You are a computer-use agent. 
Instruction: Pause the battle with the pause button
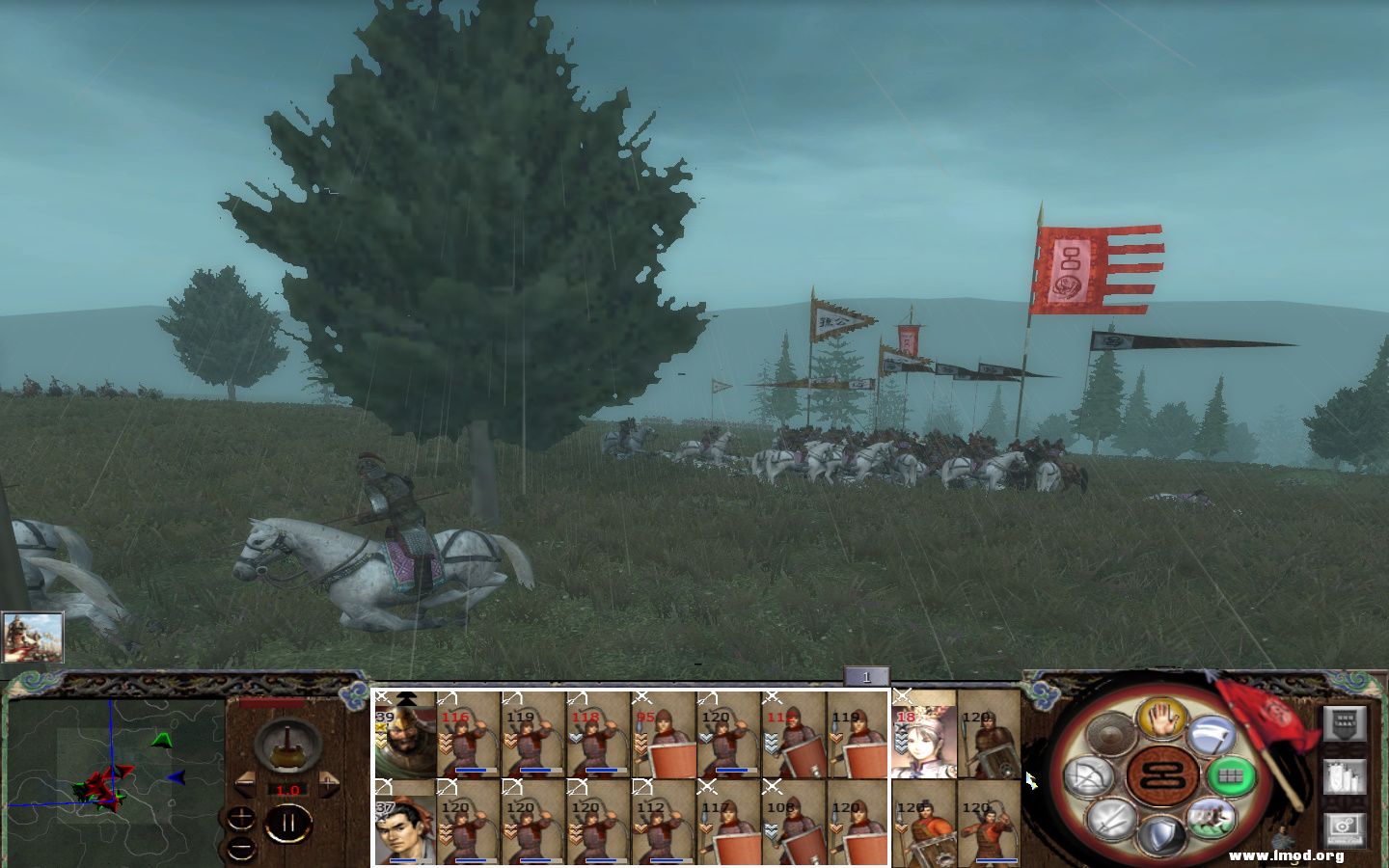pos(290,821)
